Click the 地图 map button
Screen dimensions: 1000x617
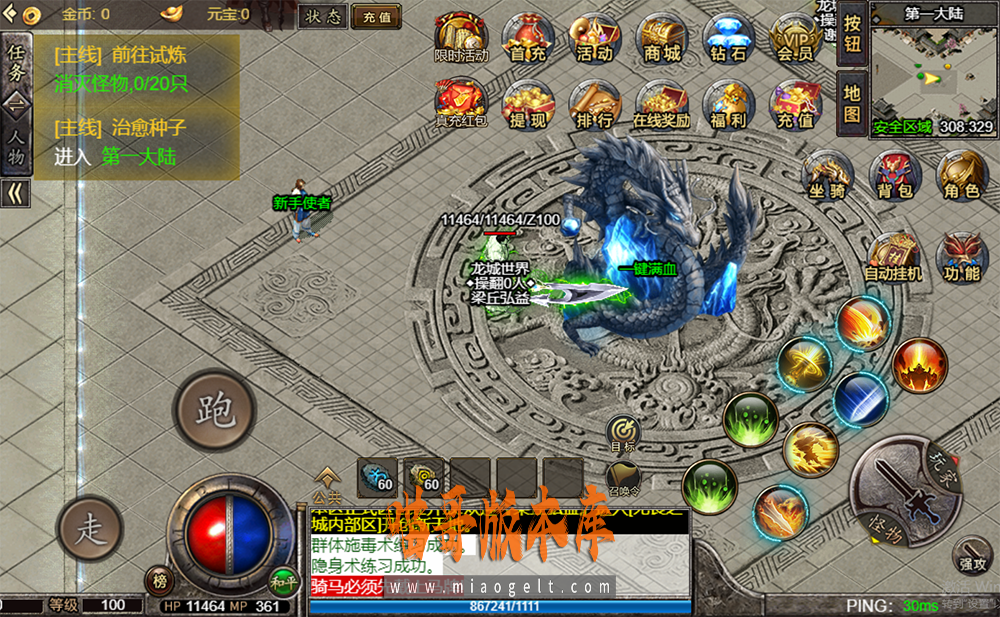tap(852, 102)
